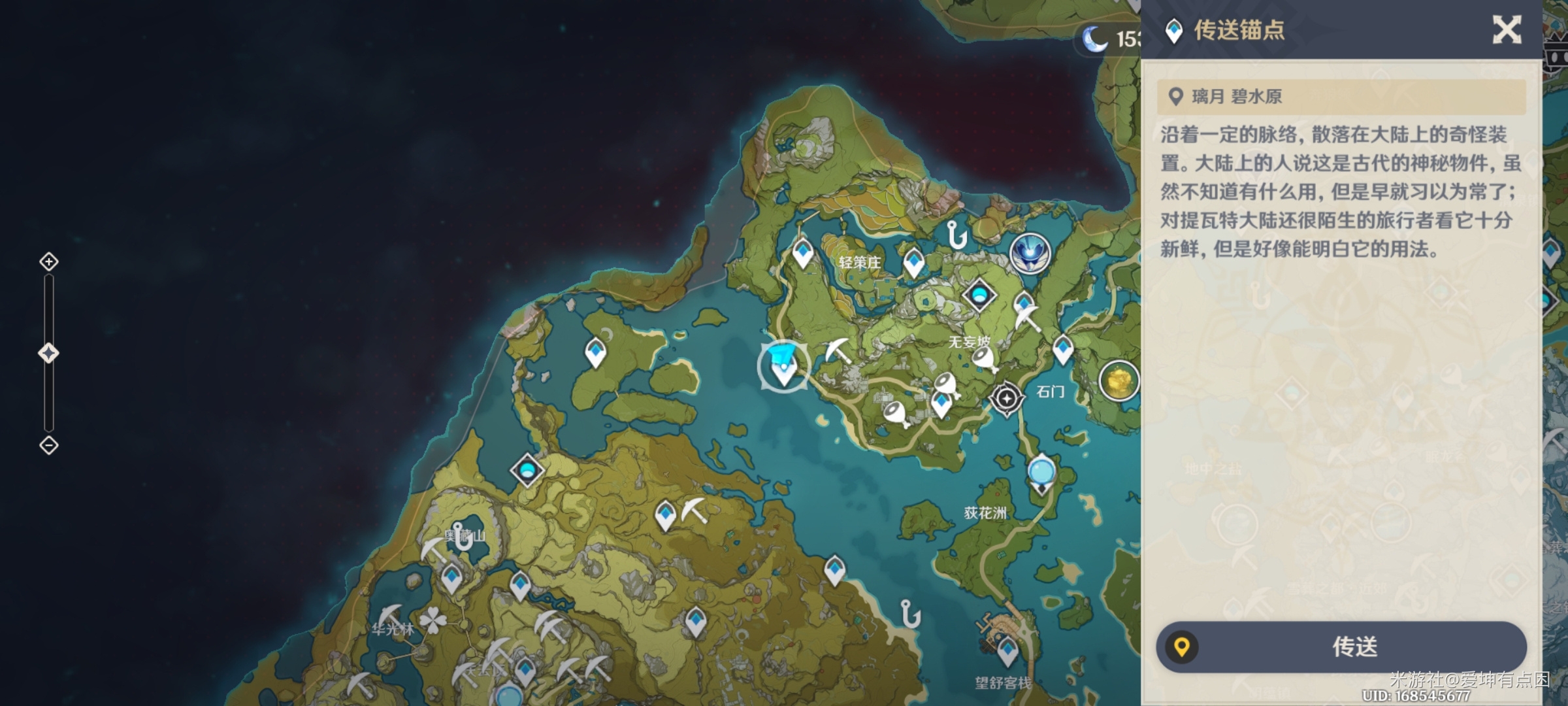Close the teleport waypoint panel
The width and height of the screenshot is (1568, 706).
click(1507, 30)
